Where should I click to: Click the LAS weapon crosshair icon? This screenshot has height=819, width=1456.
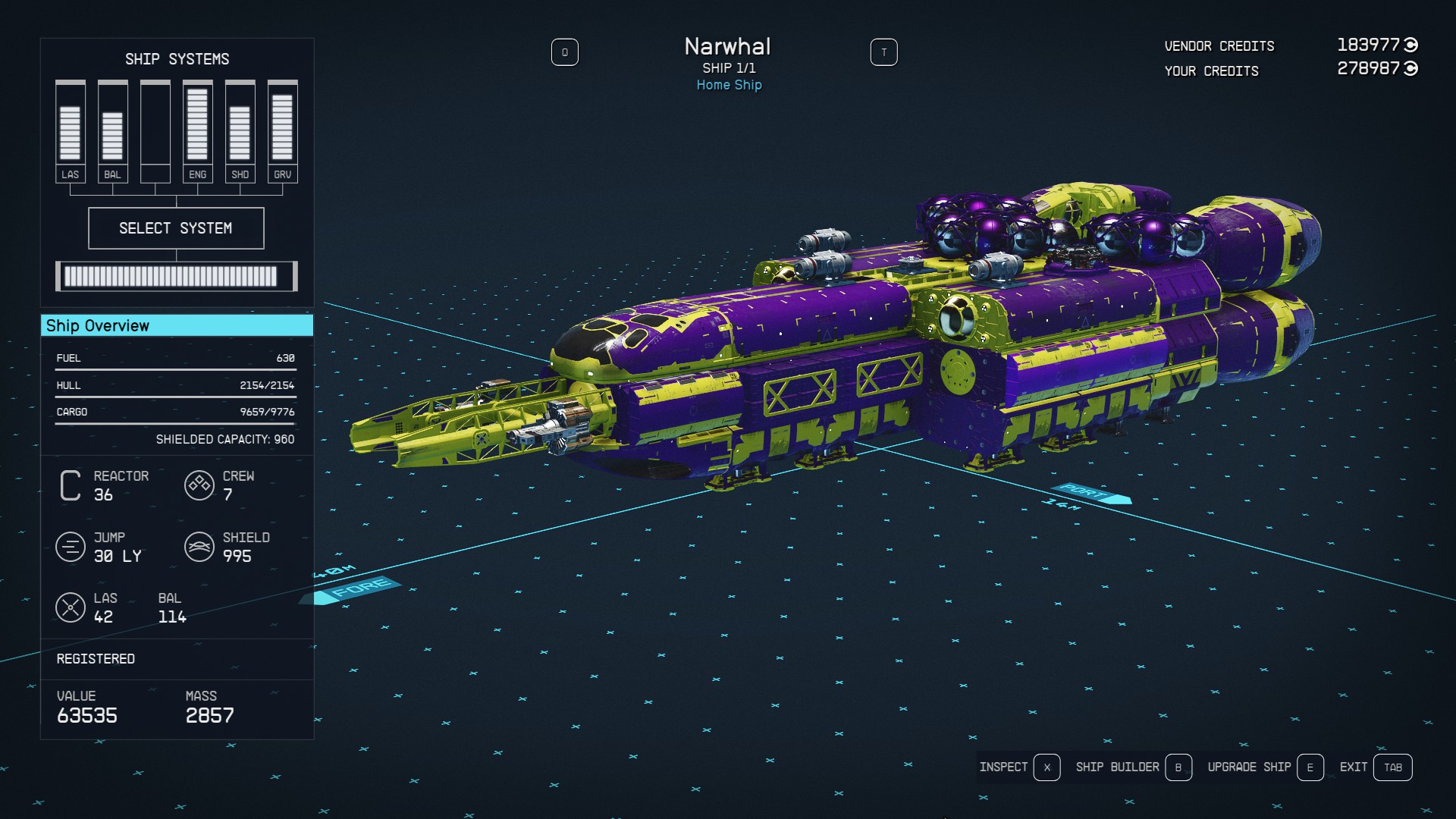71,607
